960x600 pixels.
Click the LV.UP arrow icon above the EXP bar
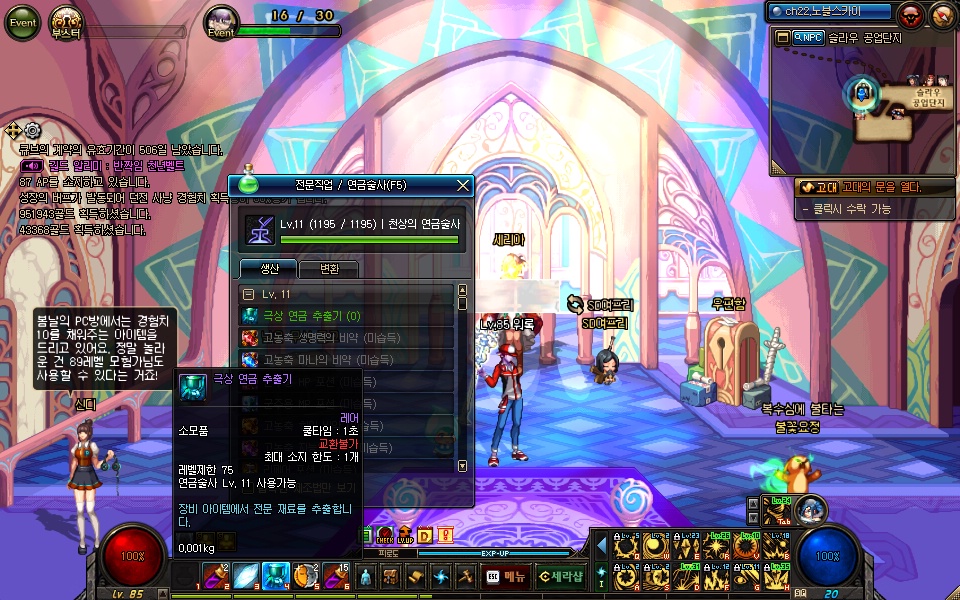[x=405, y=535]
